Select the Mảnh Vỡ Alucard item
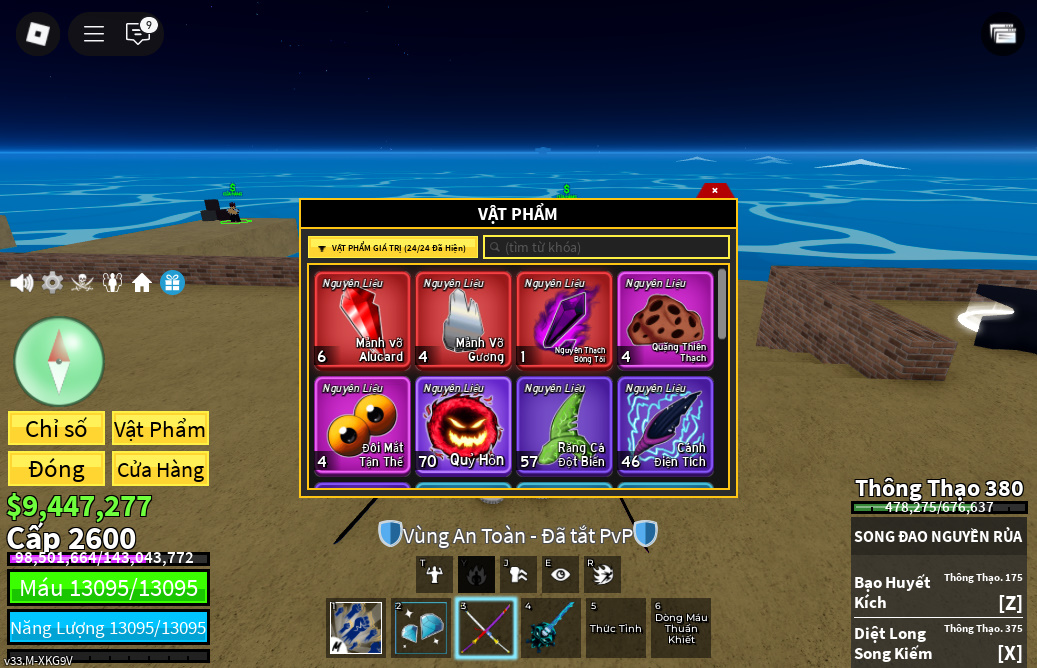Image resolution: width=1037 pixels, height=668 pixels. point(362,320)
